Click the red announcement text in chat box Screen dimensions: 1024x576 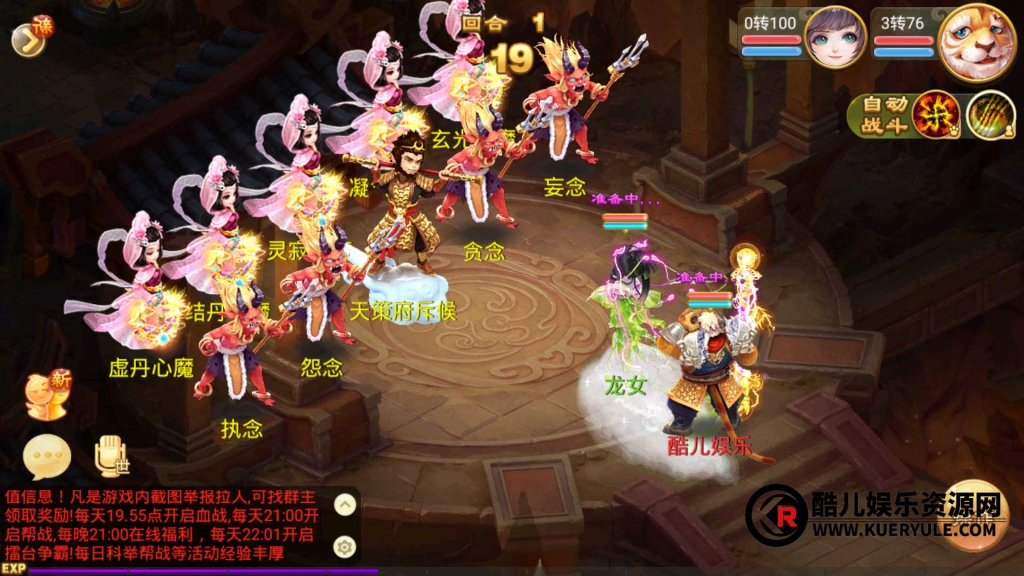165,524
